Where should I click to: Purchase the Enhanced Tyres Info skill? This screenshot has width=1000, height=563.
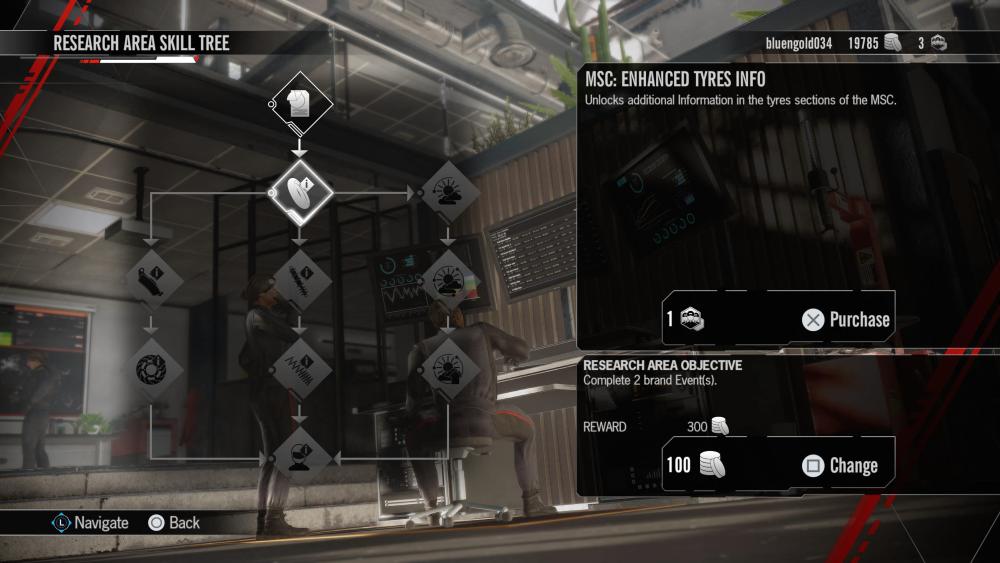click(x=845, y=320)
